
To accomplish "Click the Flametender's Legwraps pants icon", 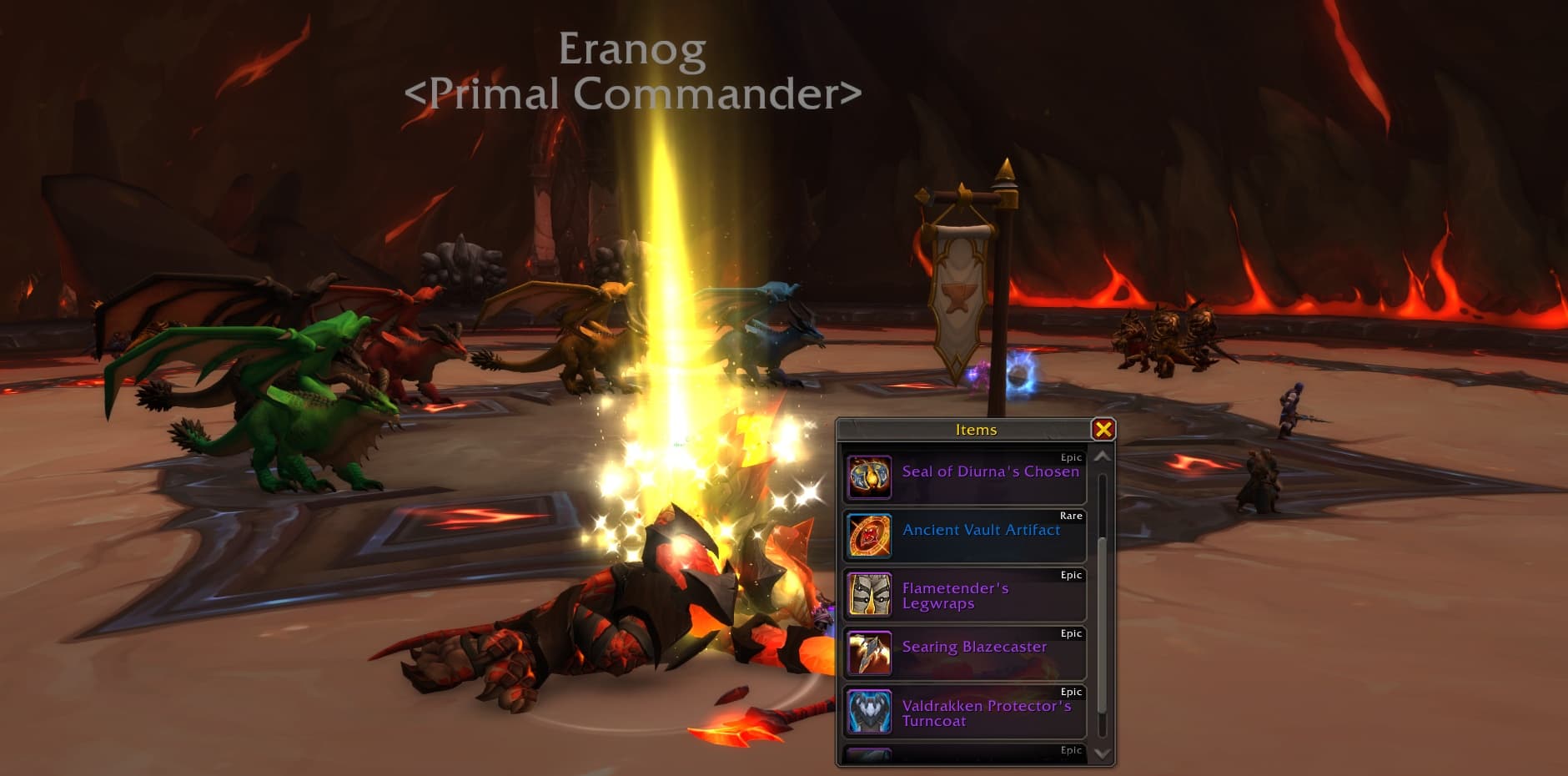I will (869, 595).
